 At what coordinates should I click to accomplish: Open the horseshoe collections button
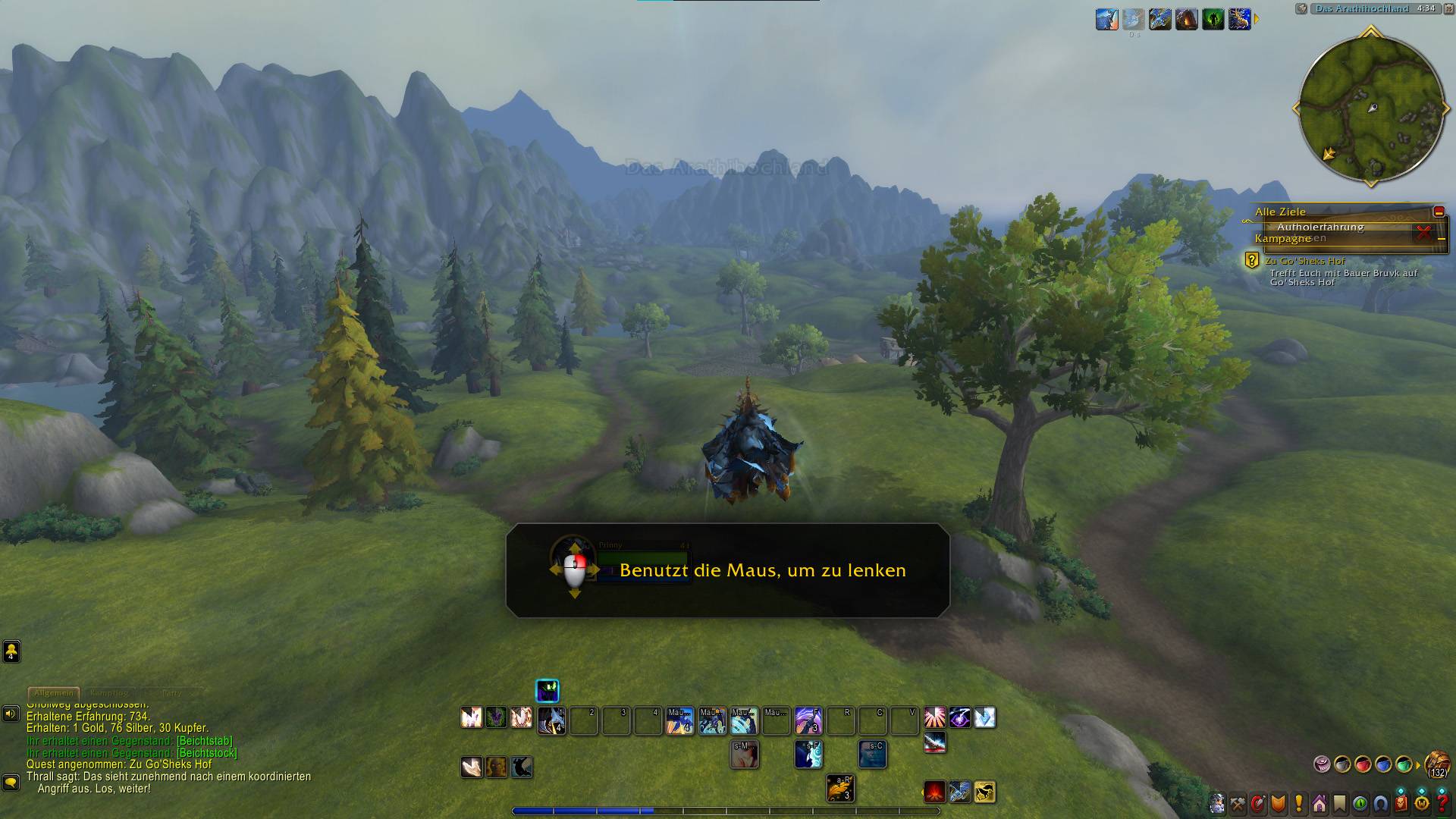coord(1381,803)
